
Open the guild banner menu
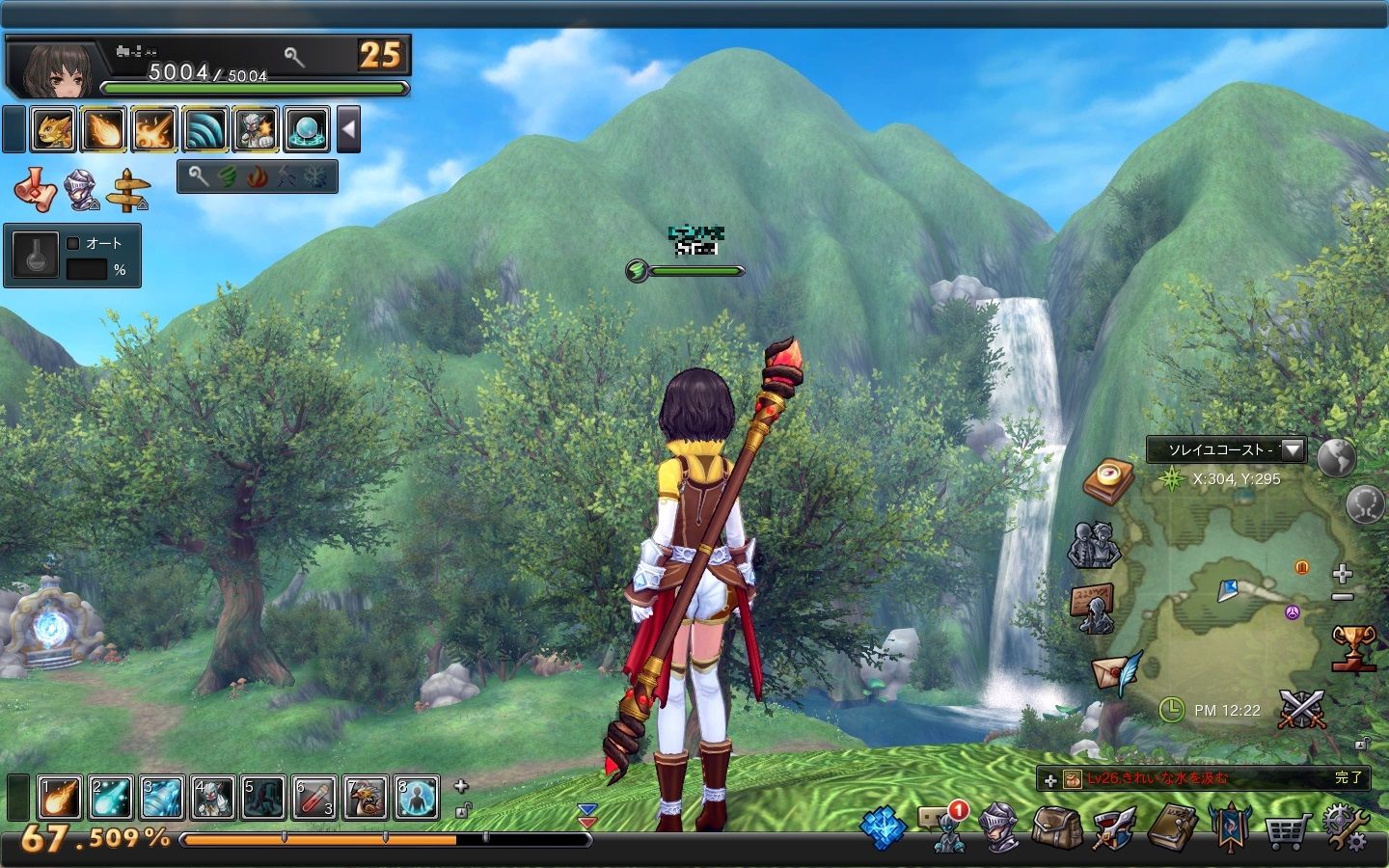(1230, 828)
